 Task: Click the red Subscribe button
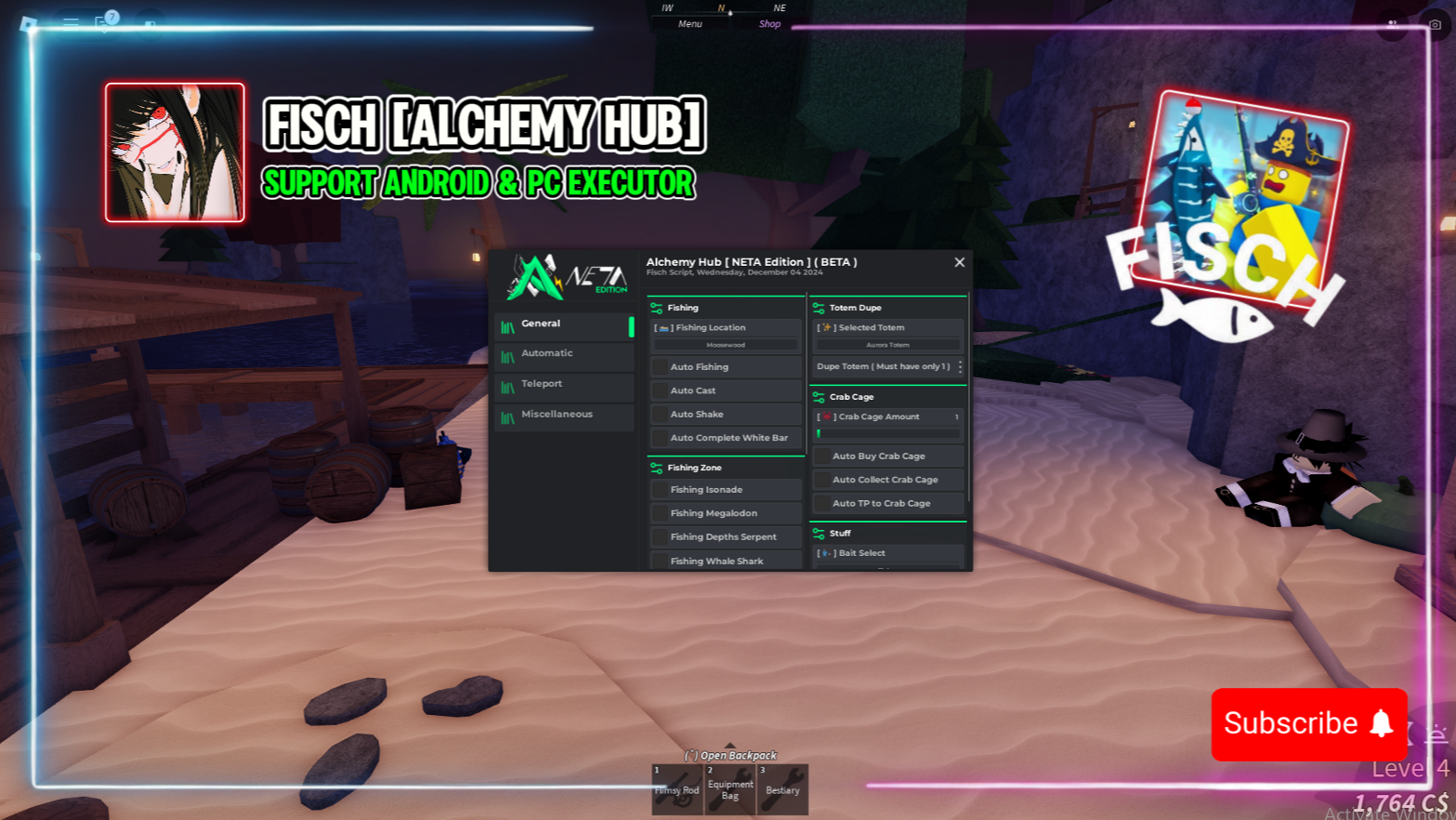coord(1308,723)
